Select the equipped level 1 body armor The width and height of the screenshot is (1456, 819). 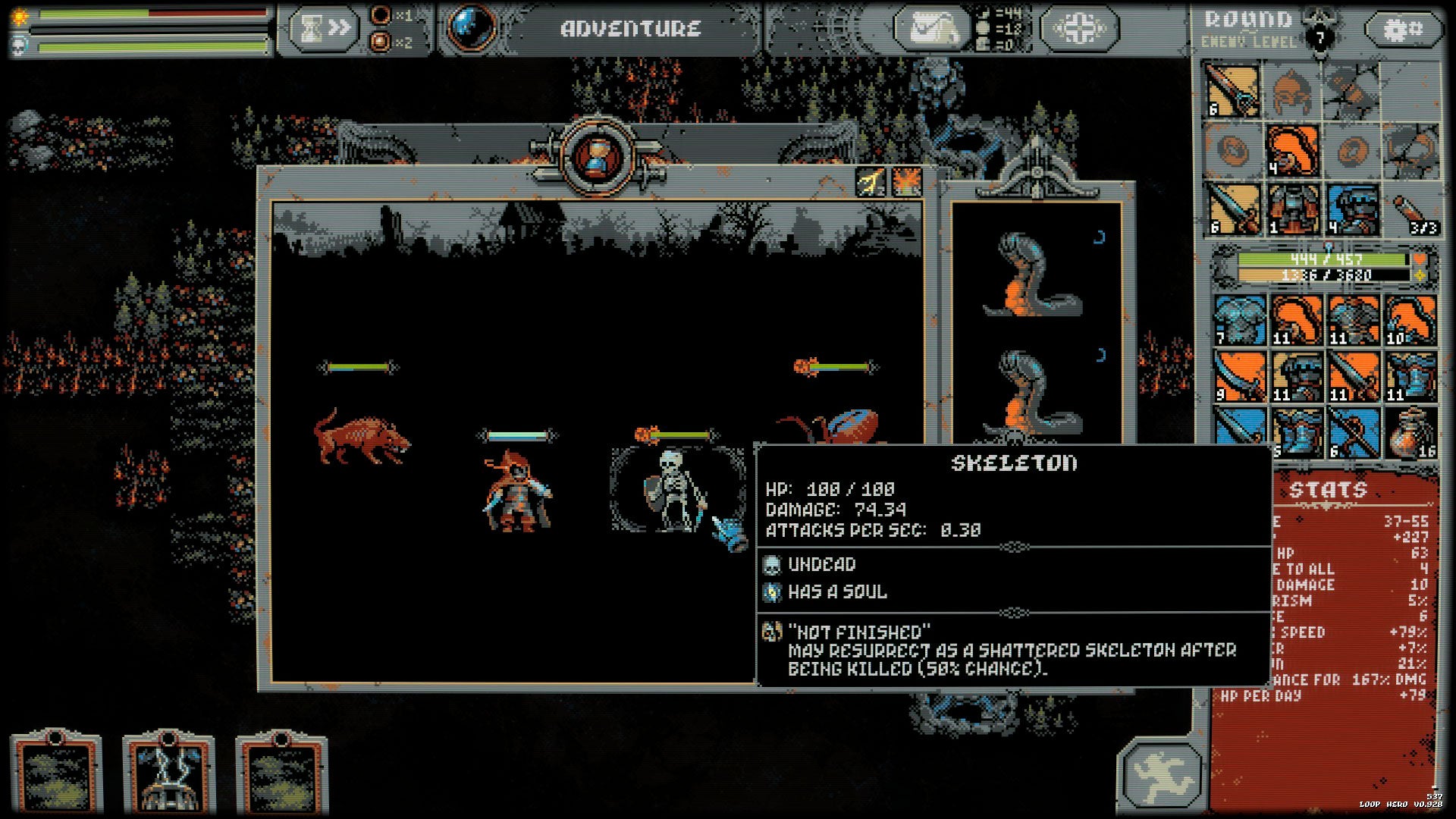pos(1291,208)
